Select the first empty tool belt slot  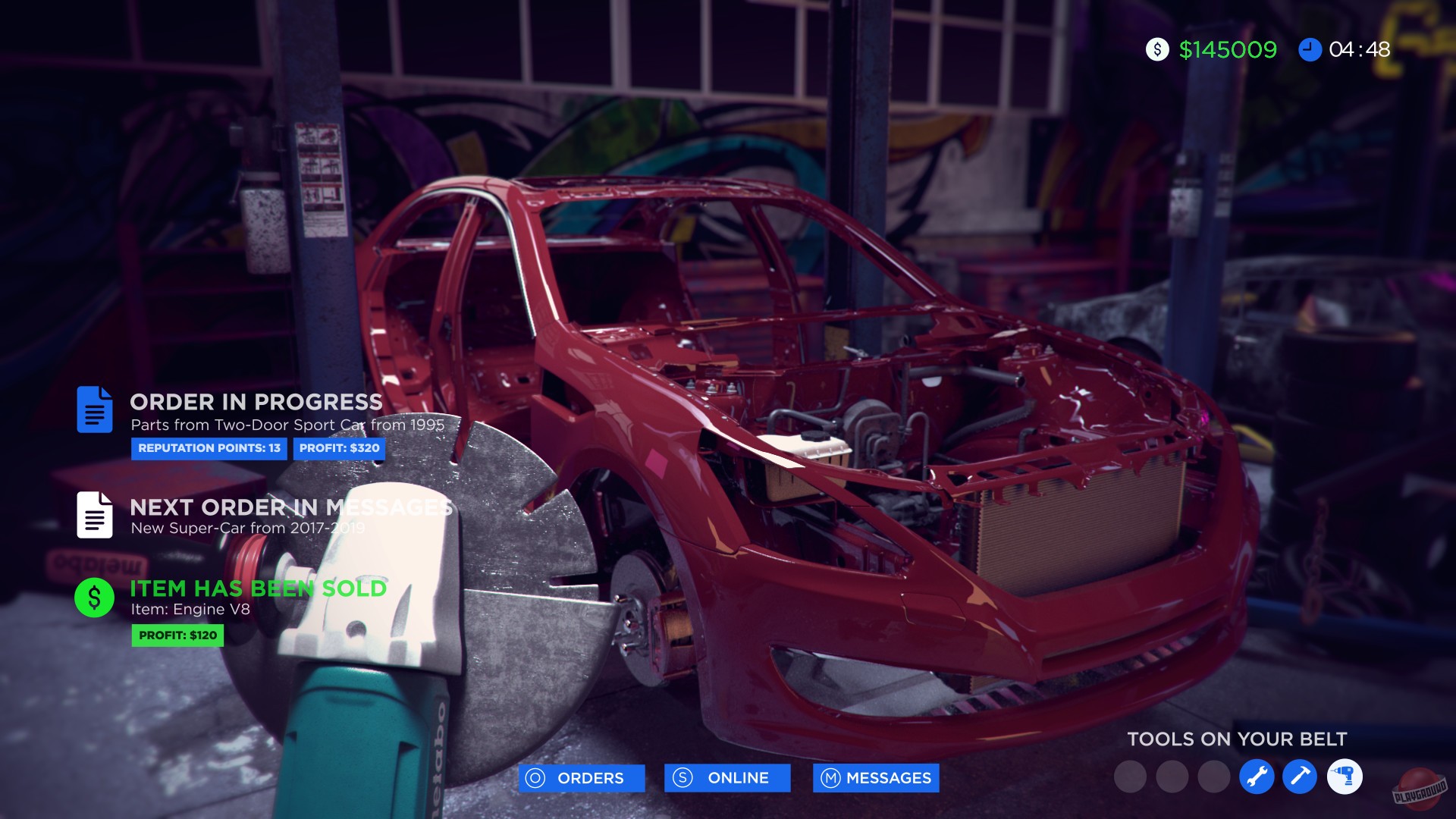pos(1129,776)
